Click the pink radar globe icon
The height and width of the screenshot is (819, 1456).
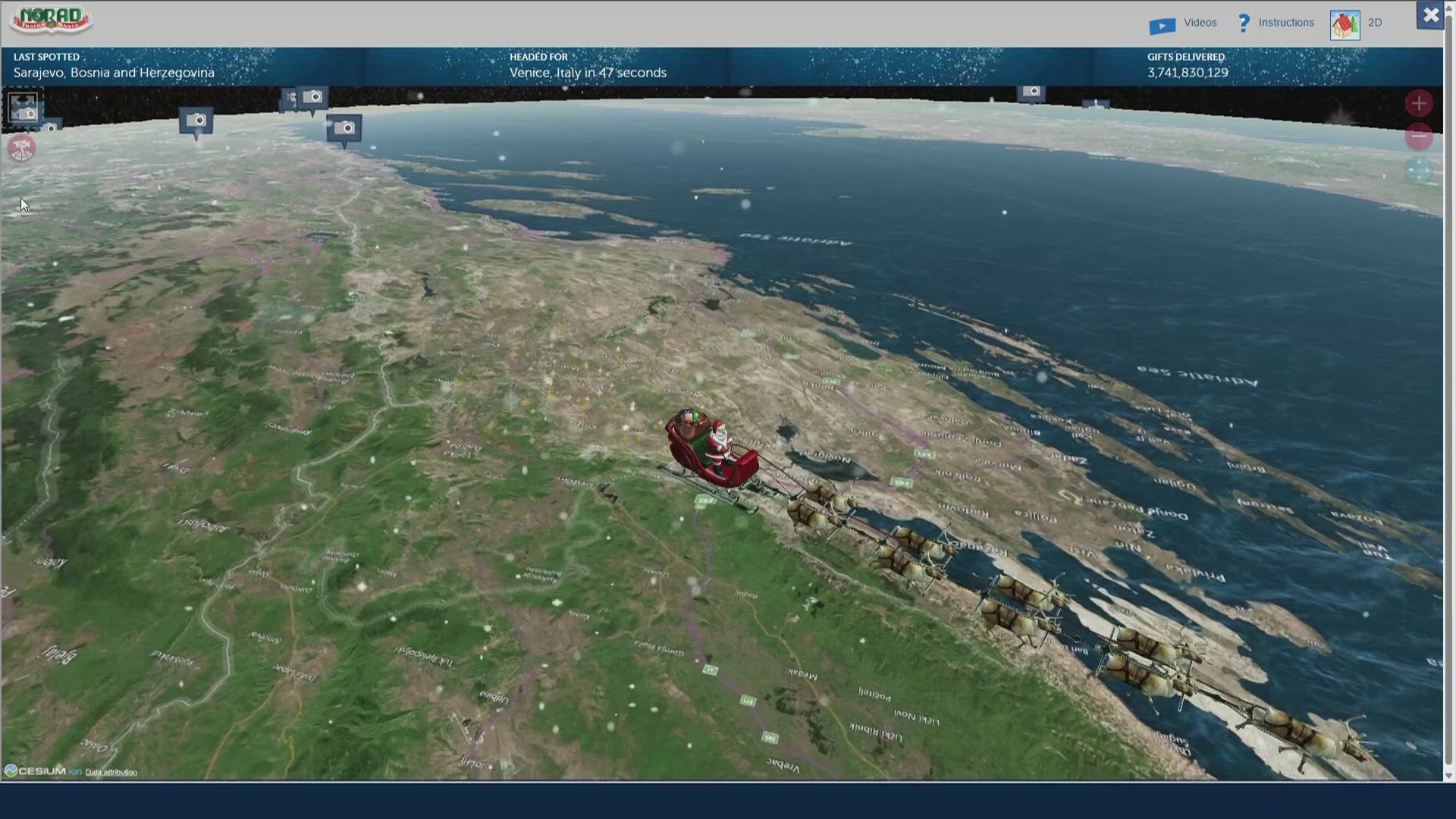tap(22, 148)
